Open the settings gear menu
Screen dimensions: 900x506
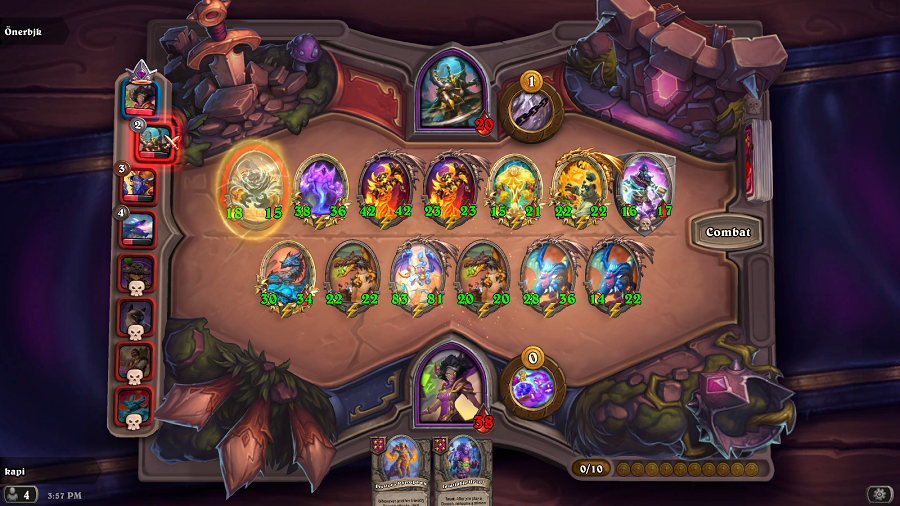tap(880, 494)
